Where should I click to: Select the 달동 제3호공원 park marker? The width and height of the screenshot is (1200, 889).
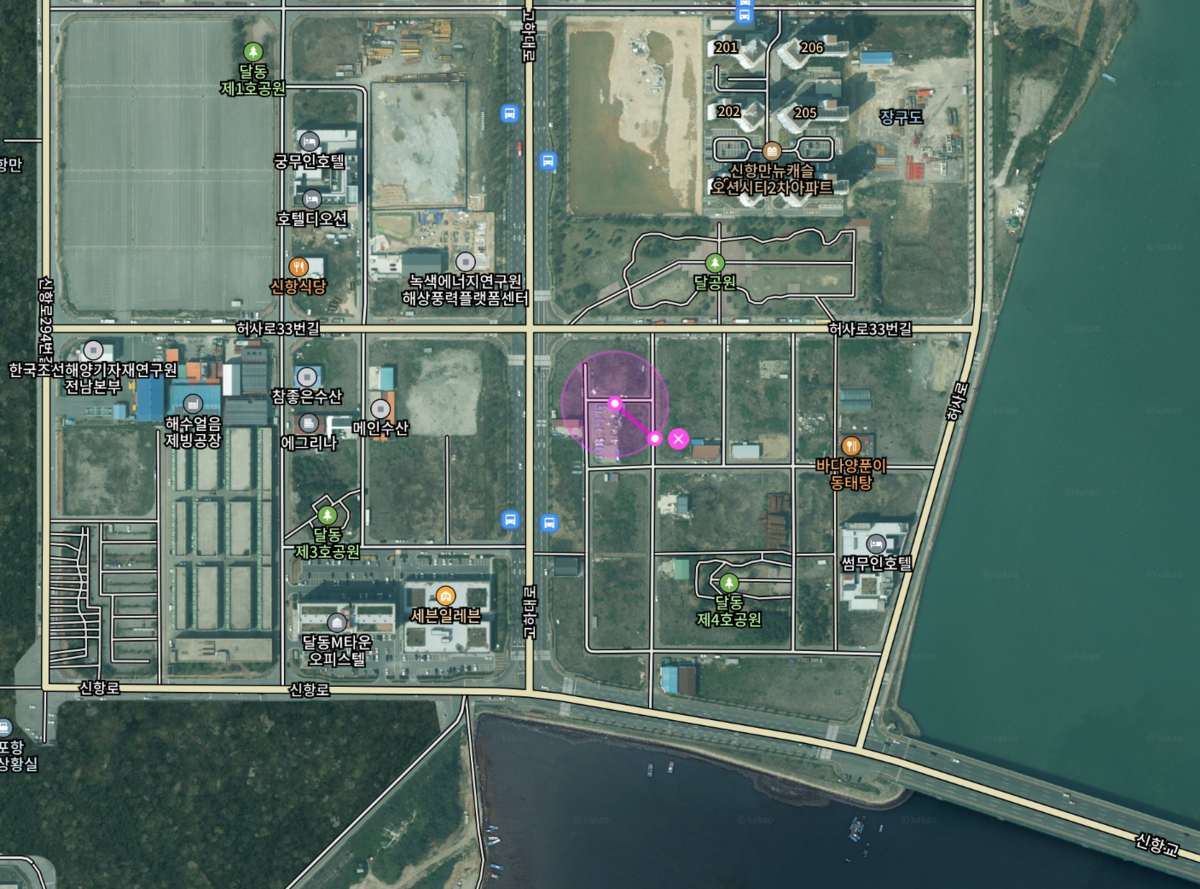click(x=326, y=516)
